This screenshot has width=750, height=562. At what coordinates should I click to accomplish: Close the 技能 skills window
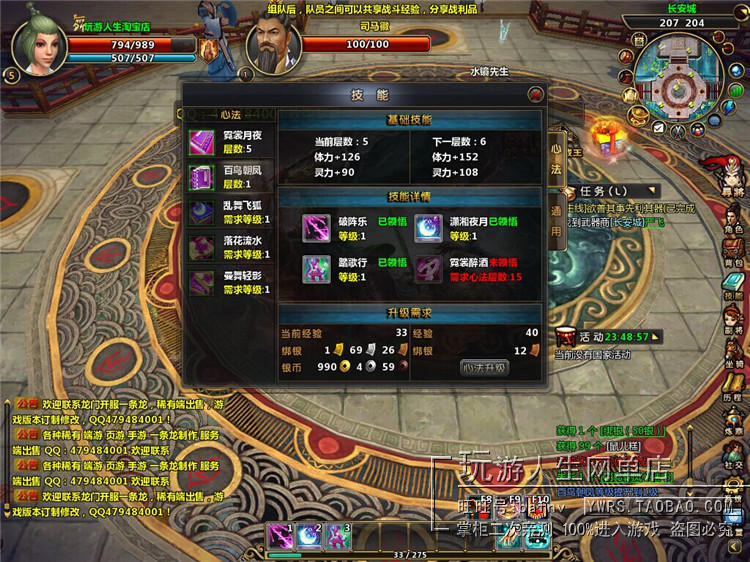tap(536, 94)
